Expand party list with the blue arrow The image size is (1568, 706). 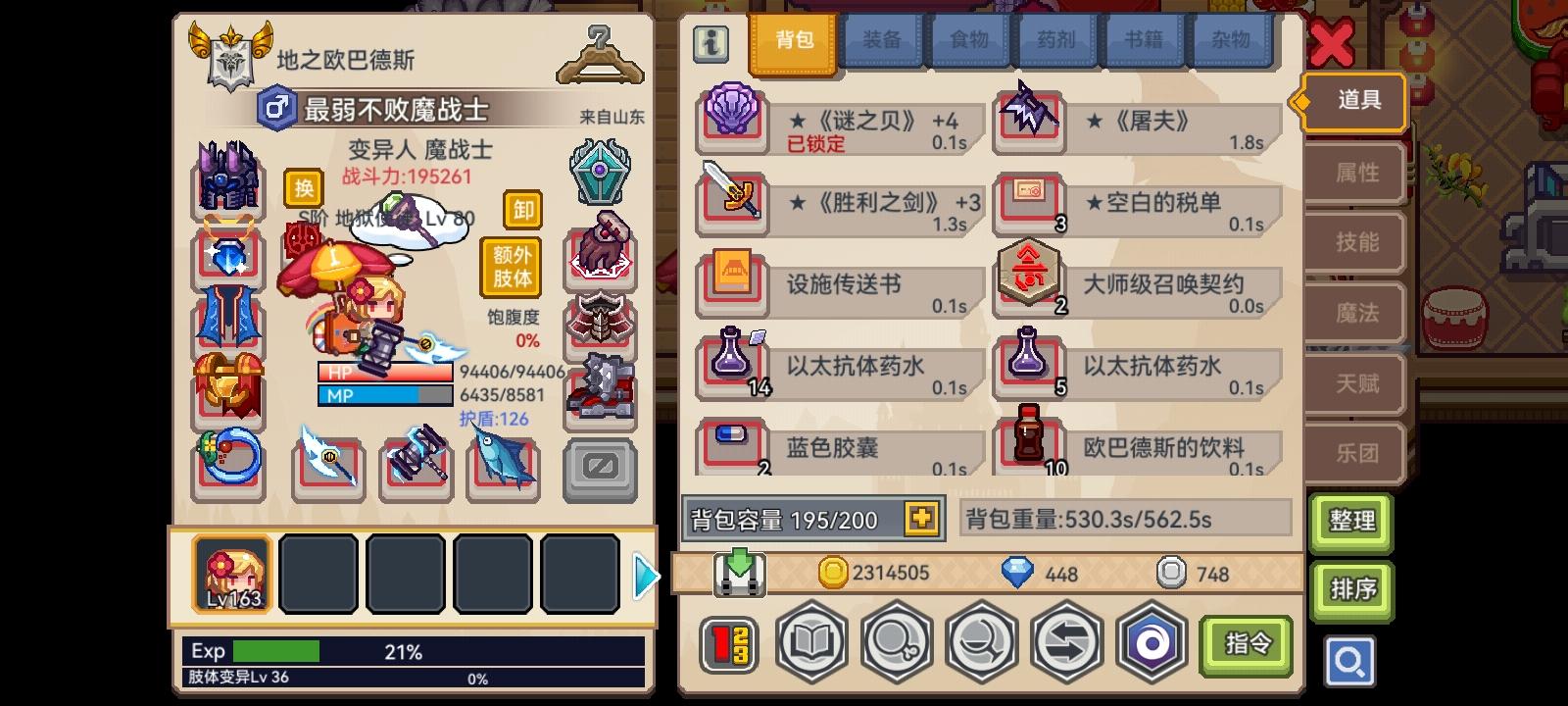pyautogui.click(x=645, y=576)
